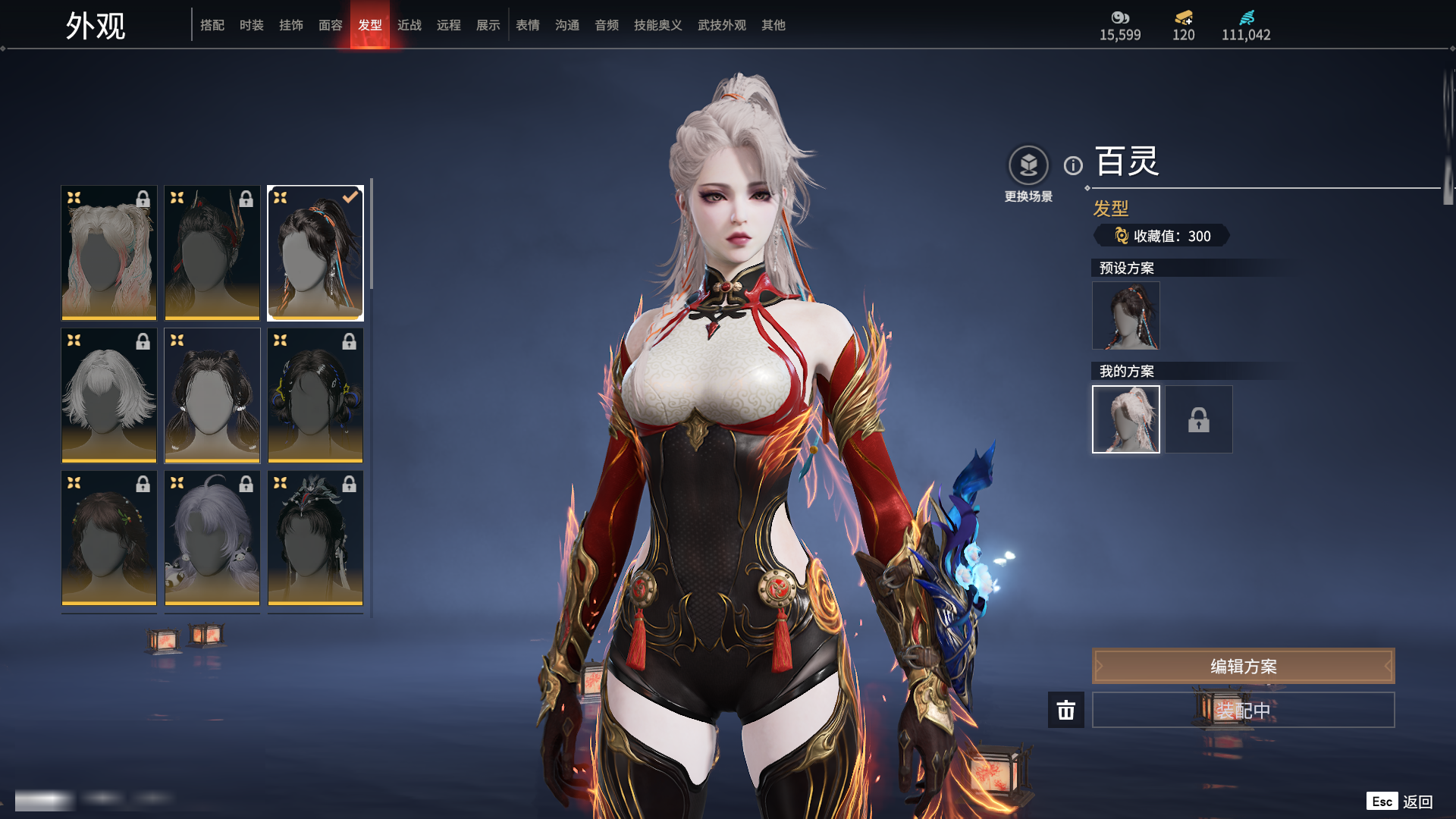Image resolution: width=1456 pixels, height=819 pixels.
Task: Select the black twin low pigtails hairstyle
Action: pos(212,395)
